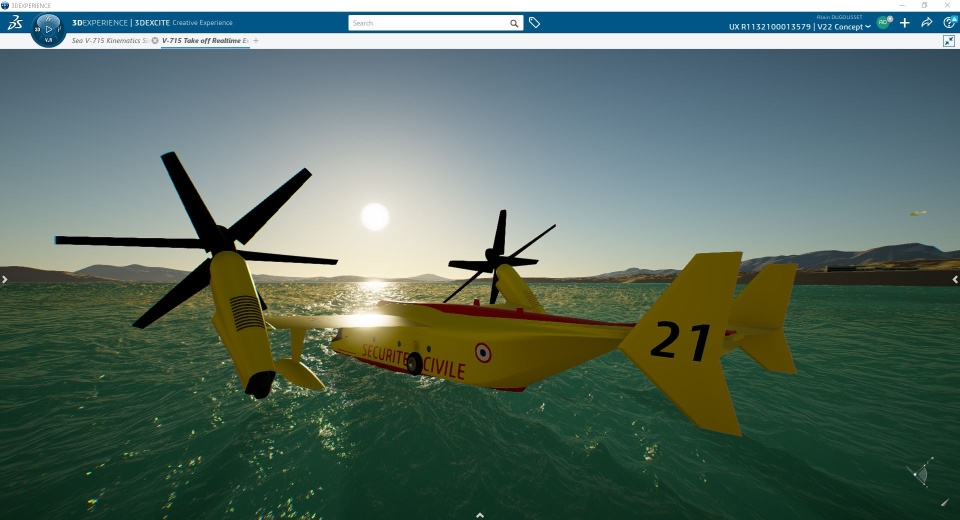Toggle the fullscreen collapse arrows button
This screenshot has height=520, width=960.
coord(949,41)
